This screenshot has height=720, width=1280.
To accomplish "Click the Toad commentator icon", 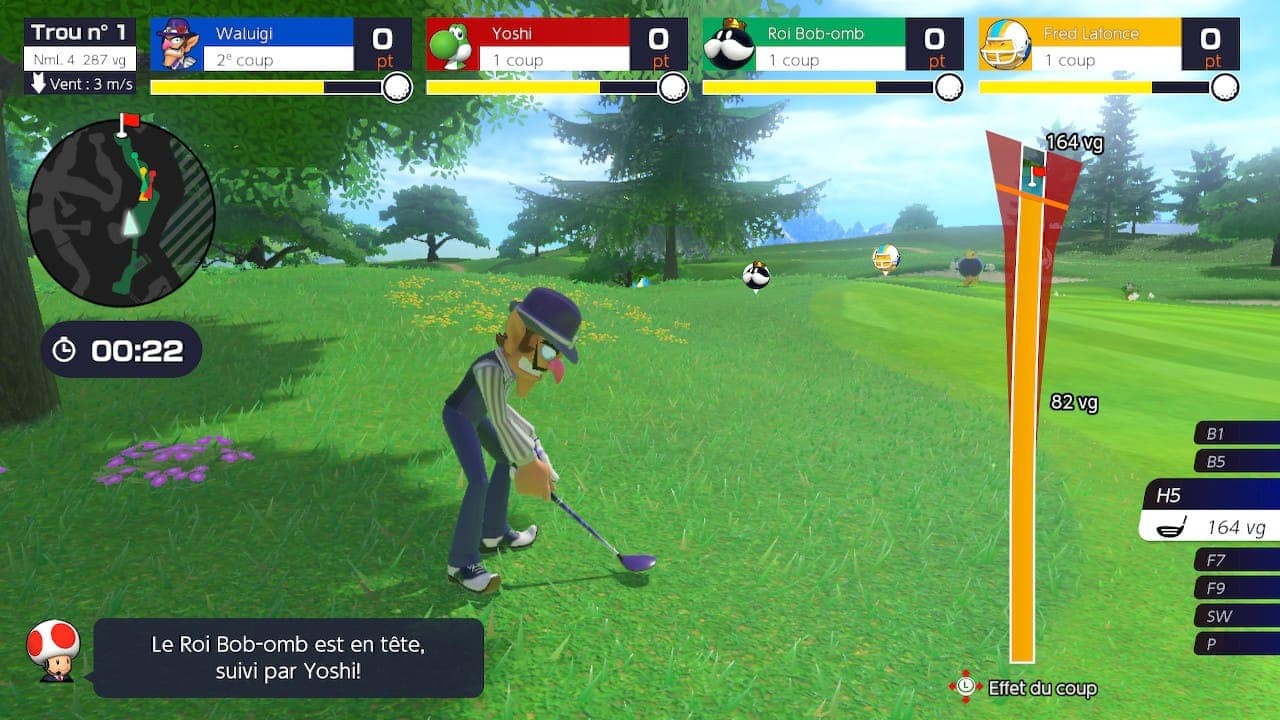I will point(52,651).
